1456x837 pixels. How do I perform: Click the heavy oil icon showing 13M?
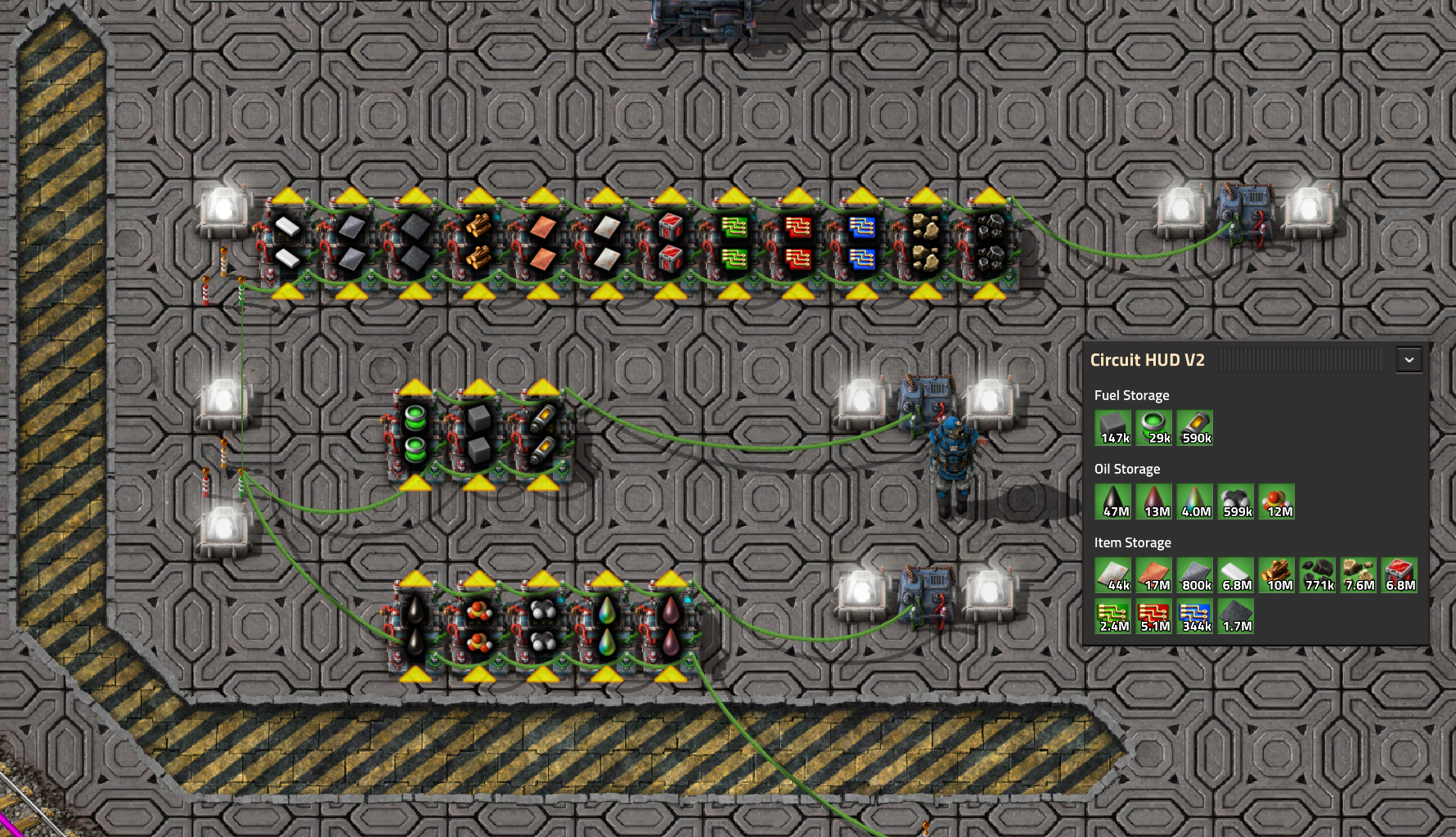[x=1153, y=501]
